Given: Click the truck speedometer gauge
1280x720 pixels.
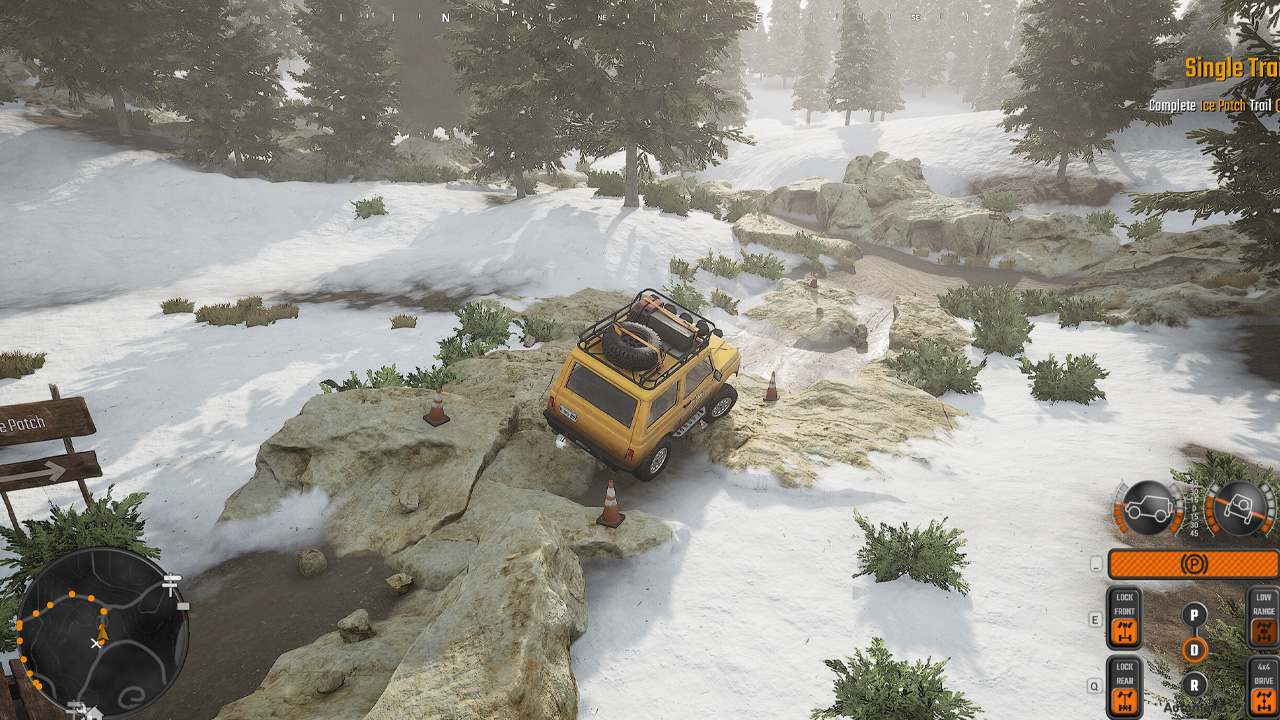Looking at the screenshot, I should [1150, 508].
